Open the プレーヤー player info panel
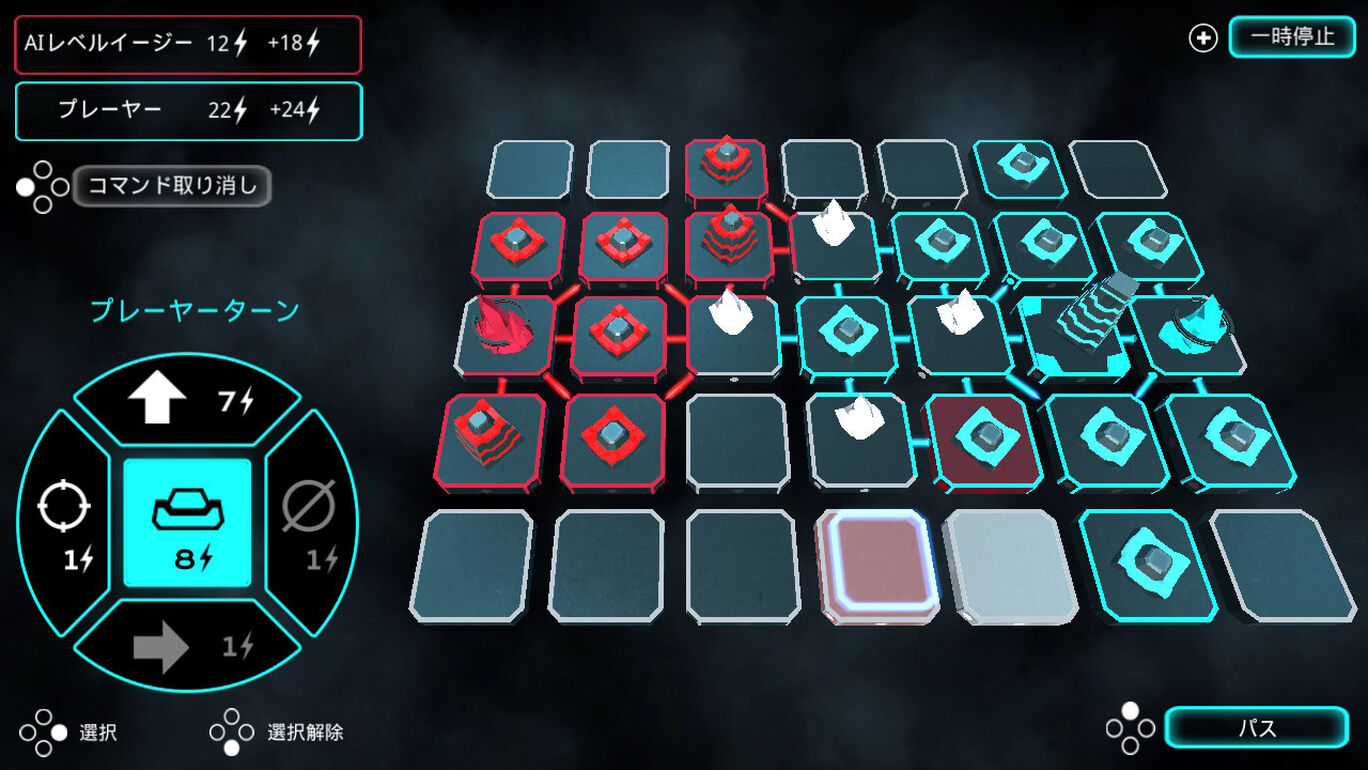The height and width of the screenshot is (770, 1368). click(188, 111)
